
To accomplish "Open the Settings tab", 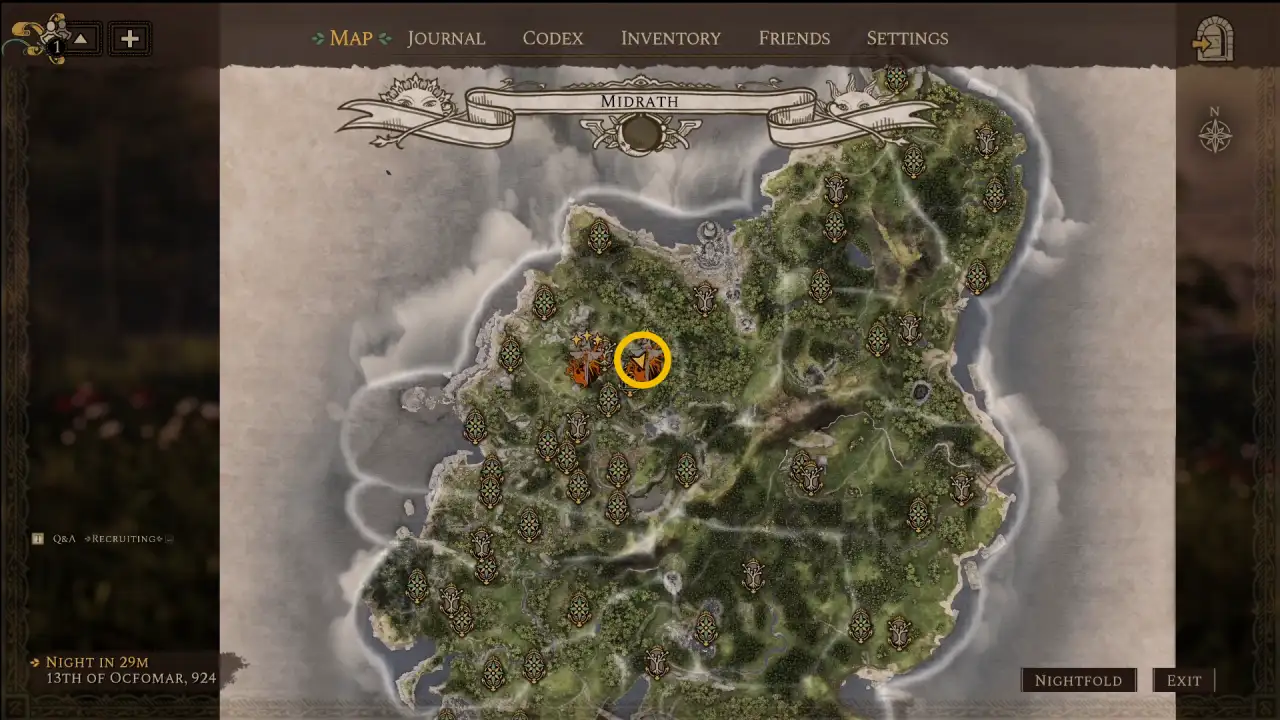I will (x=907, y=38).
